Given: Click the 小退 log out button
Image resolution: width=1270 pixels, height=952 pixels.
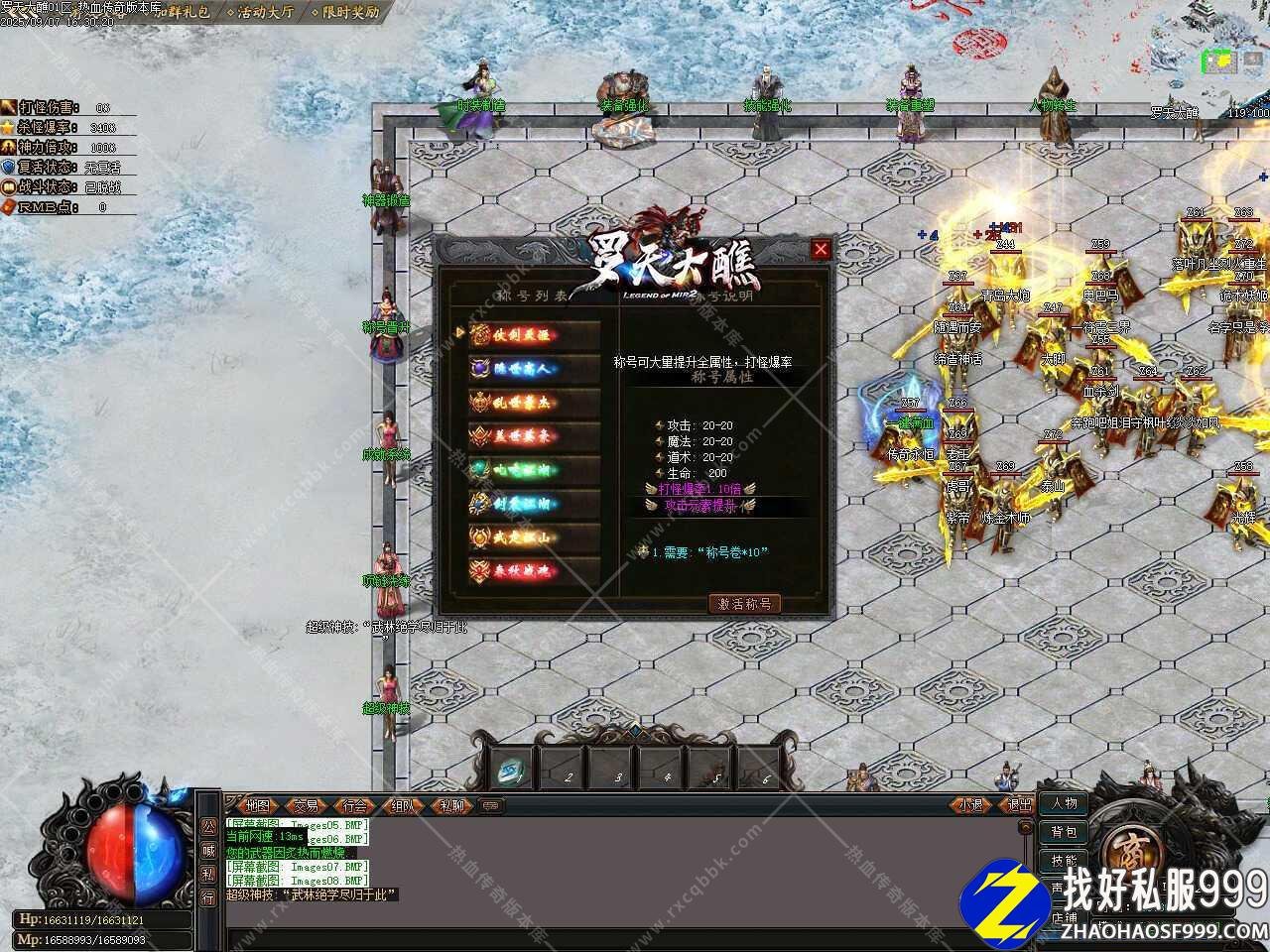Looking at the screenshot, I should click(970, 805).
